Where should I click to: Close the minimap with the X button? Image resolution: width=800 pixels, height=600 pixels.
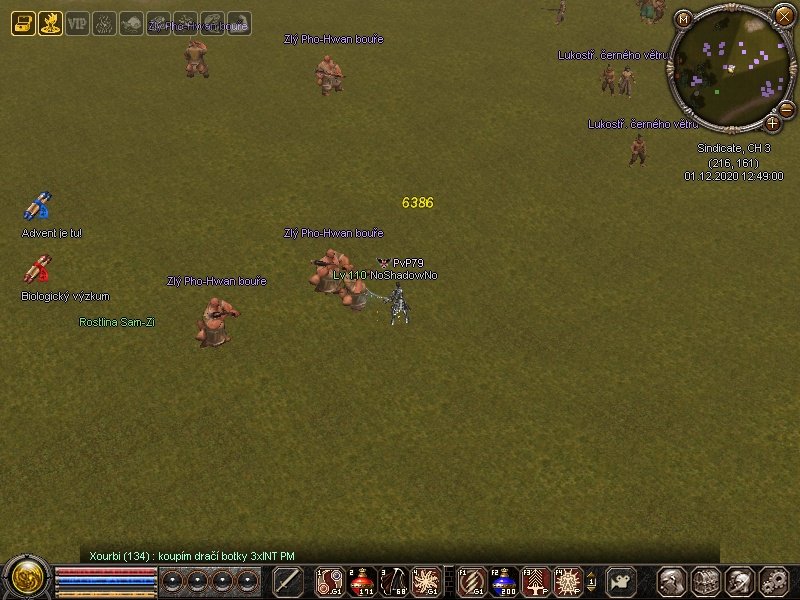tap(784, 14)
